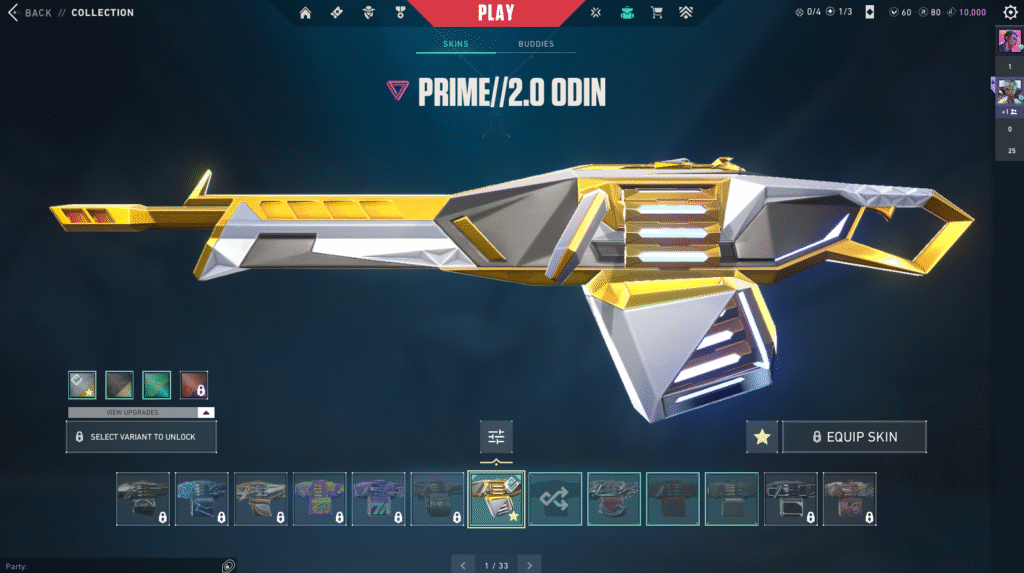Go back from the Collection screen
Viewport: 1024px width, 573px height.
point(30,13)
